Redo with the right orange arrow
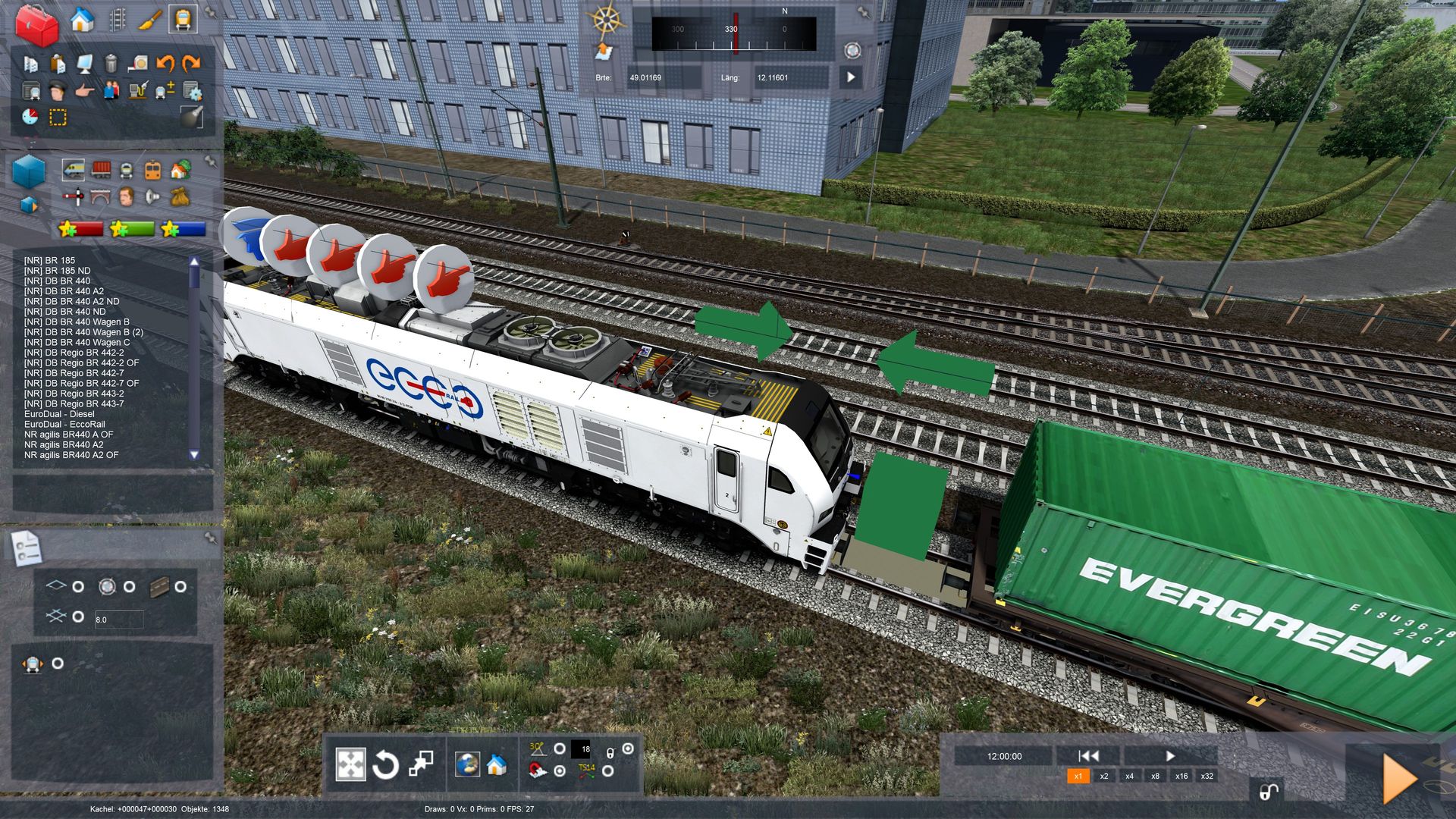This screenshot has height=819, width=1456. 192,63
